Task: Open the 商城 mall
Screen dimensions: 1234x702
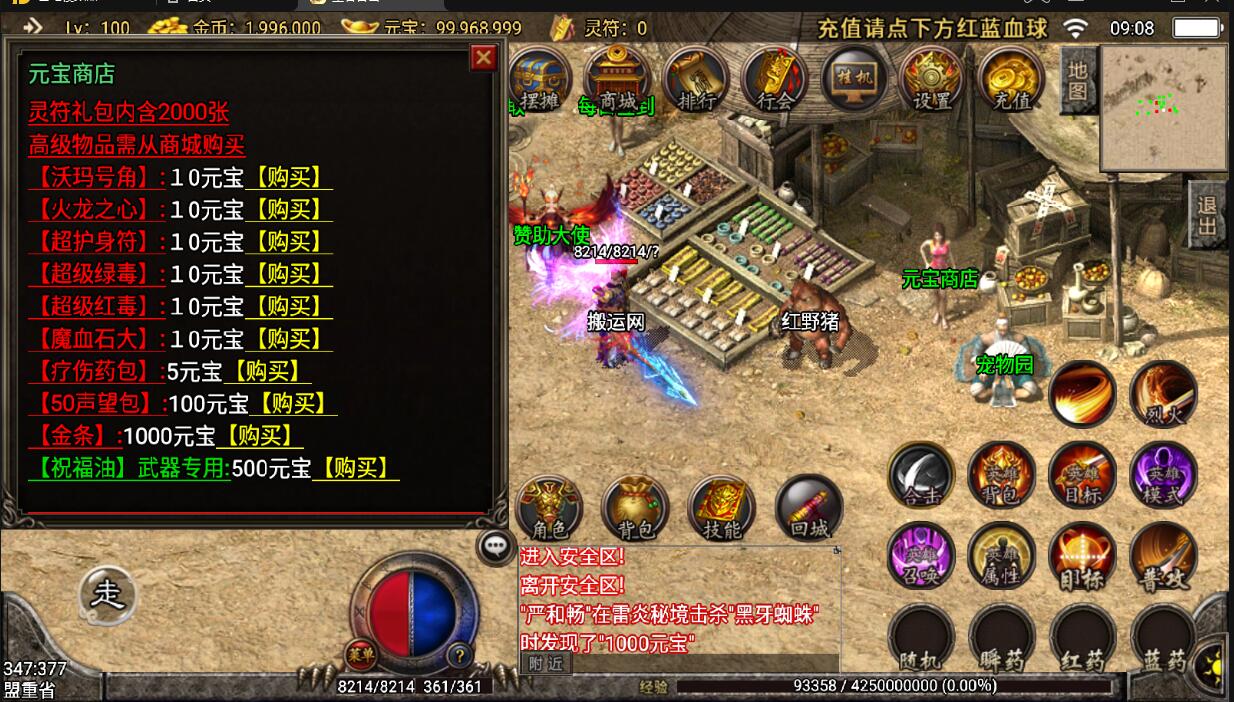Action: pyautogui.click(x=617, y=78)
